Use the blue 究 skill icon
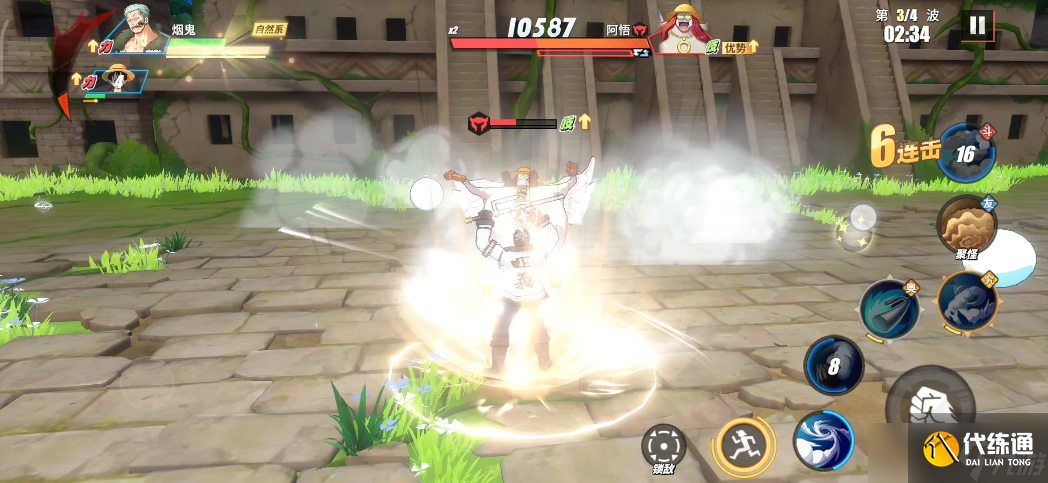 (967, 301)
